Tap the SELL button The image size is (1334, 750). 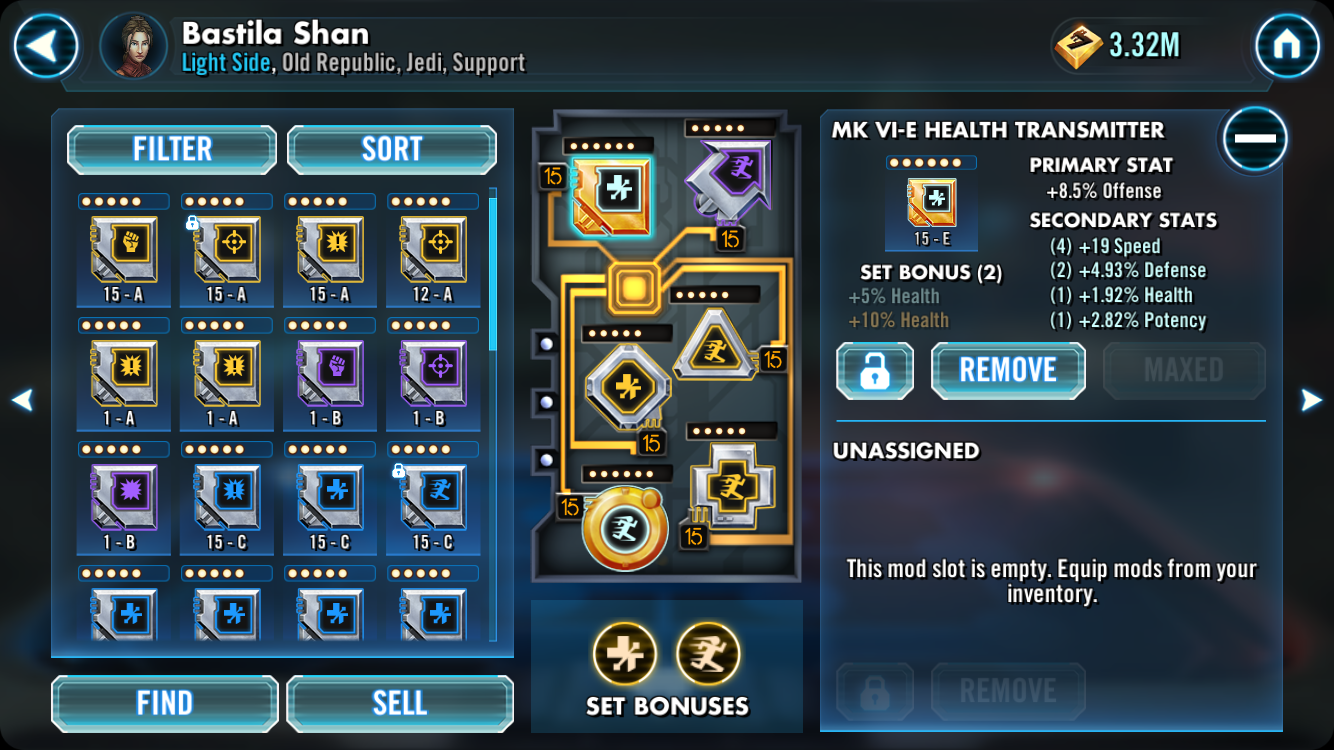click(x=399, y=703)
